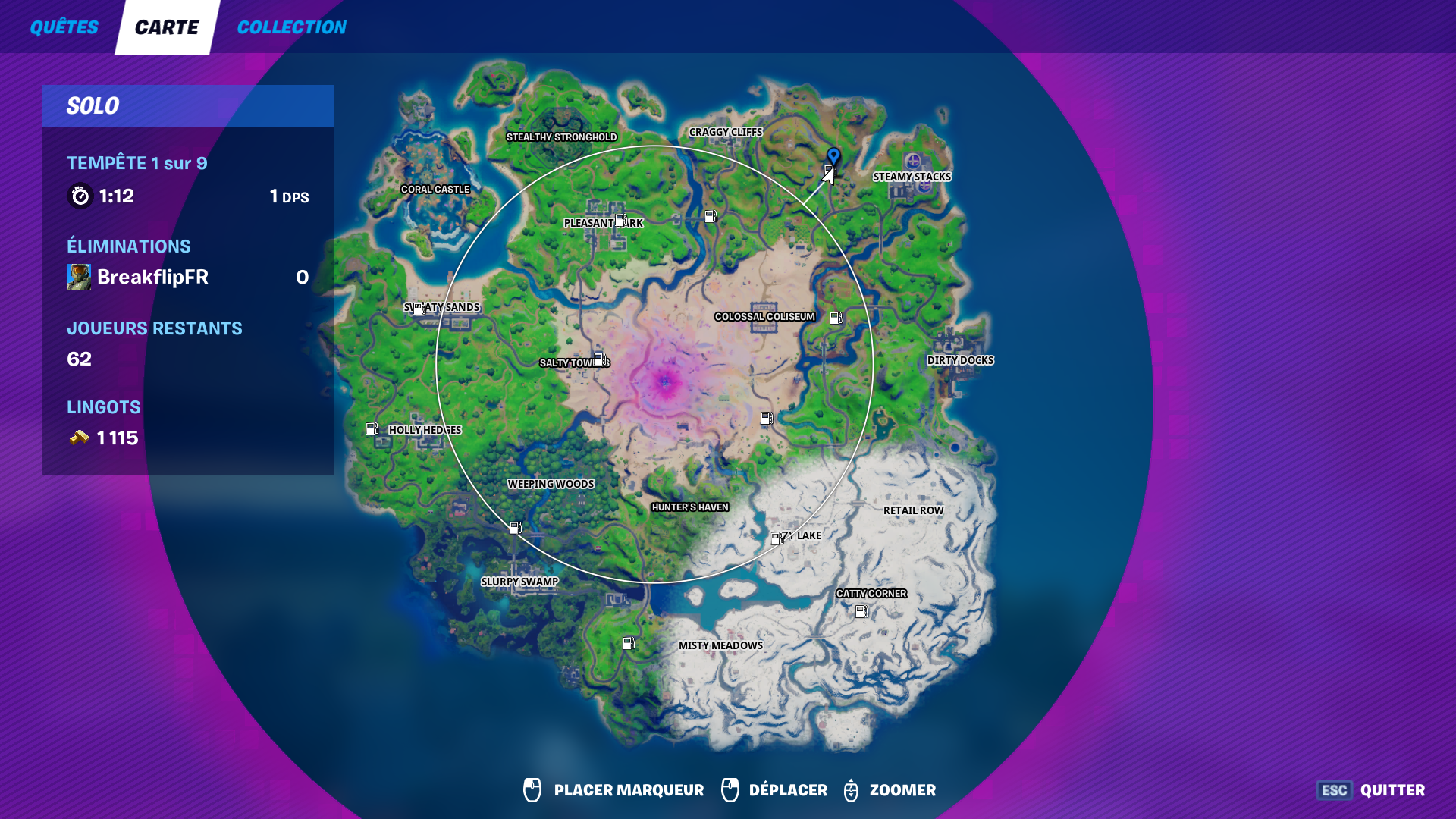Screen dimensions: 1456x819
Task: Switch to the QUÊTES tab
Action: (64, 27)
